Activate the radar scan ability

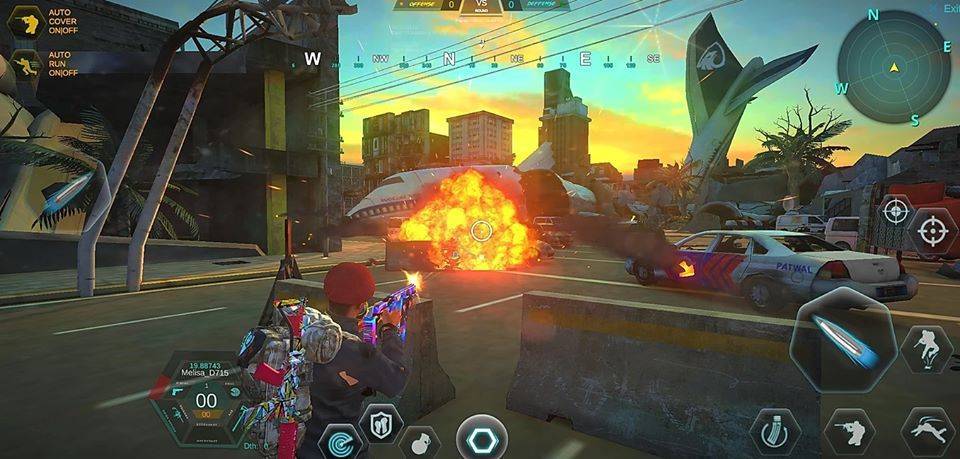pos(338,439)
